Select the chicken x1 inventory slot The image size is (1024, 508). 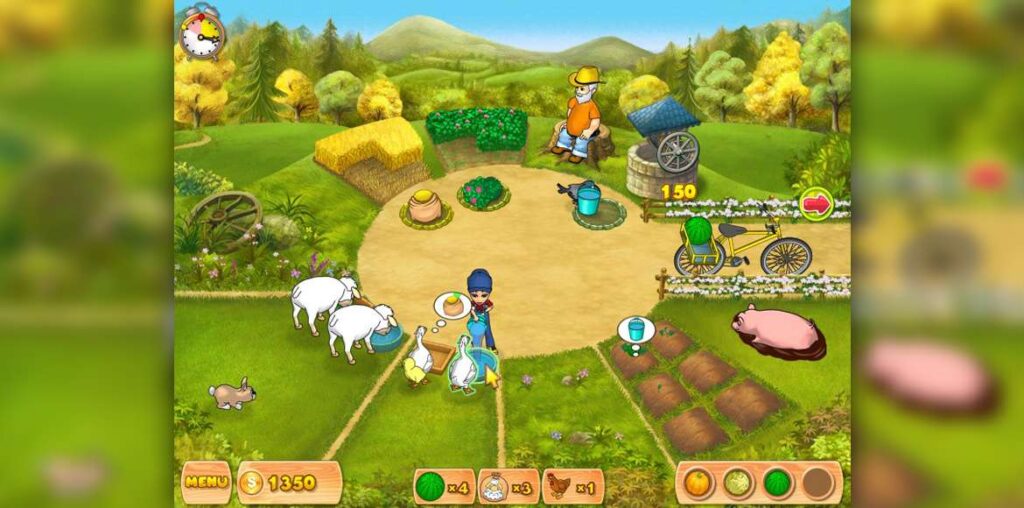572,486
